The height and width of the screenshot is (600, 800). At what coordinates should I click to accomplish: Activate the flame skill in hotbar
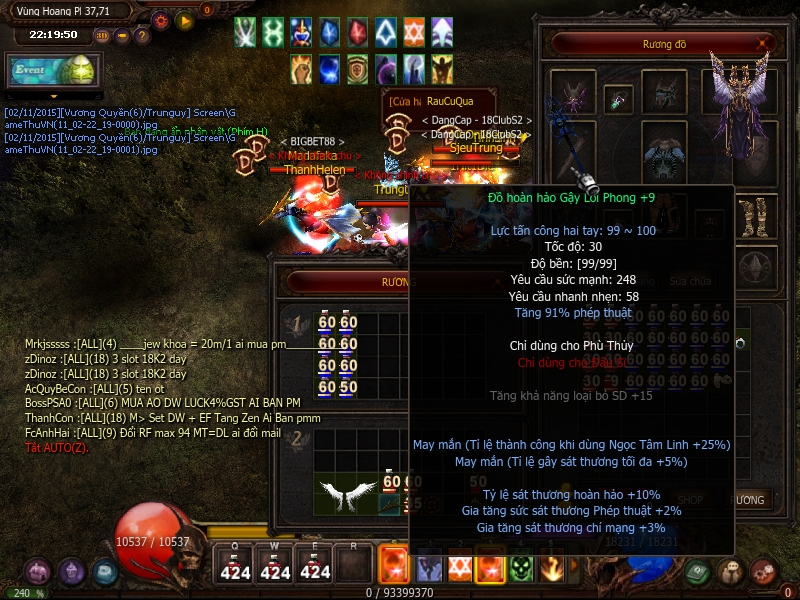(551, 568)
